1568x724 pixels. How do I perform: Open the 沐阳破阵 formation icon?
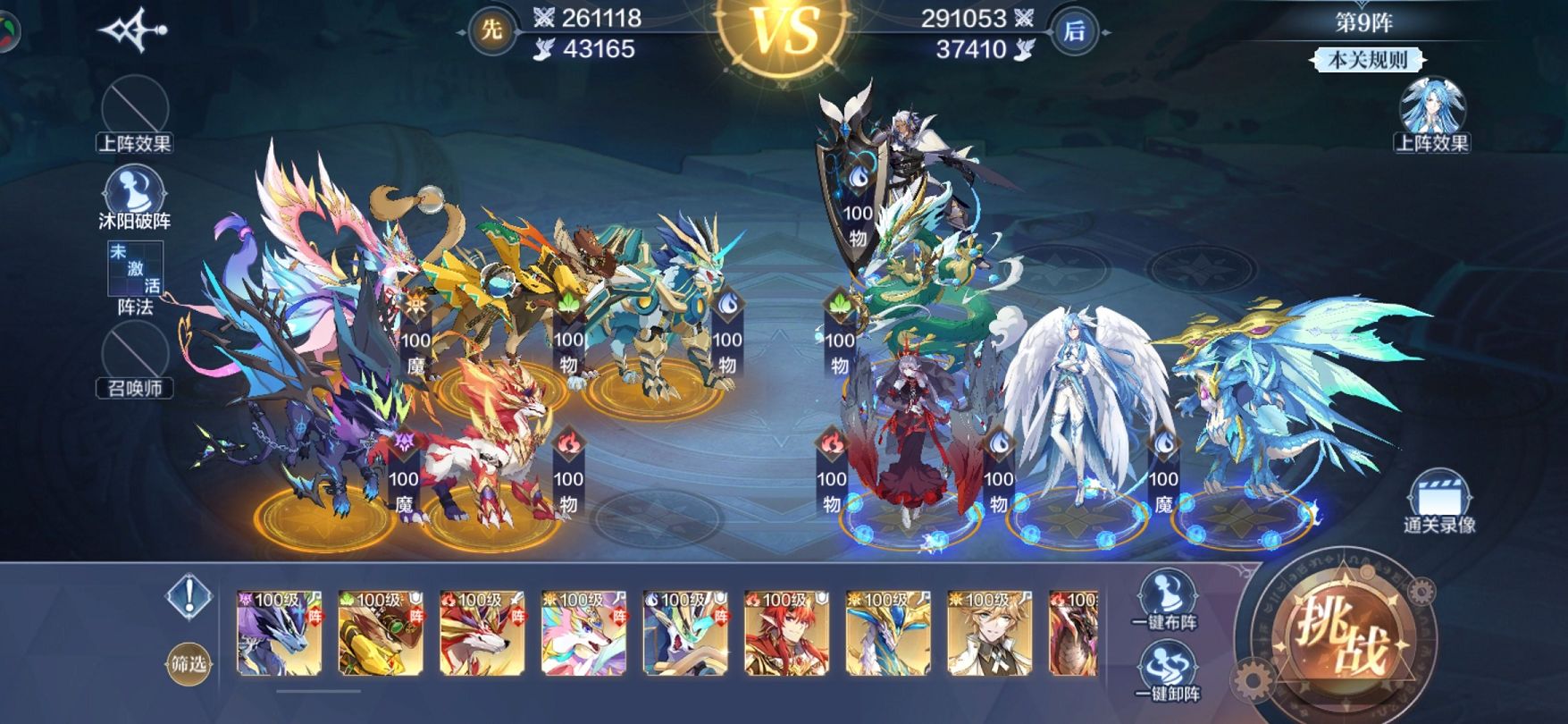134,196
